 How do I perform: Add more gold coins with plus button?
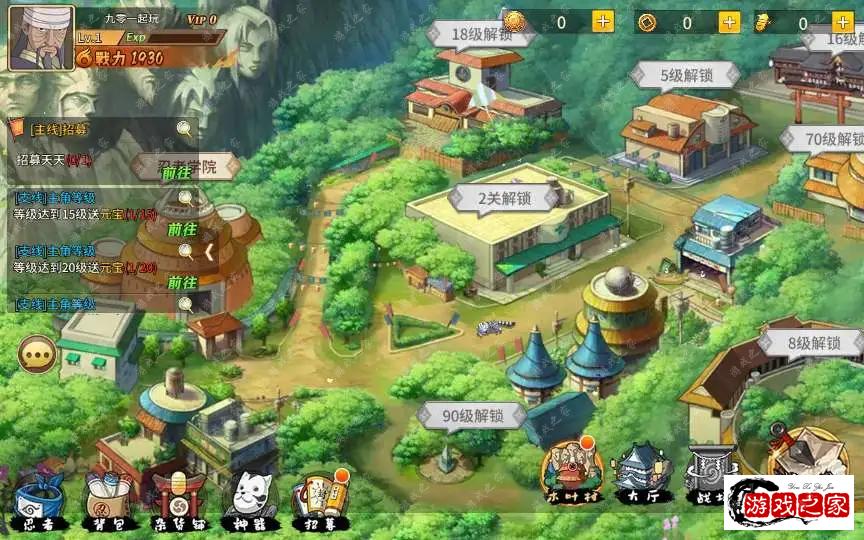(x=603, y=21)
